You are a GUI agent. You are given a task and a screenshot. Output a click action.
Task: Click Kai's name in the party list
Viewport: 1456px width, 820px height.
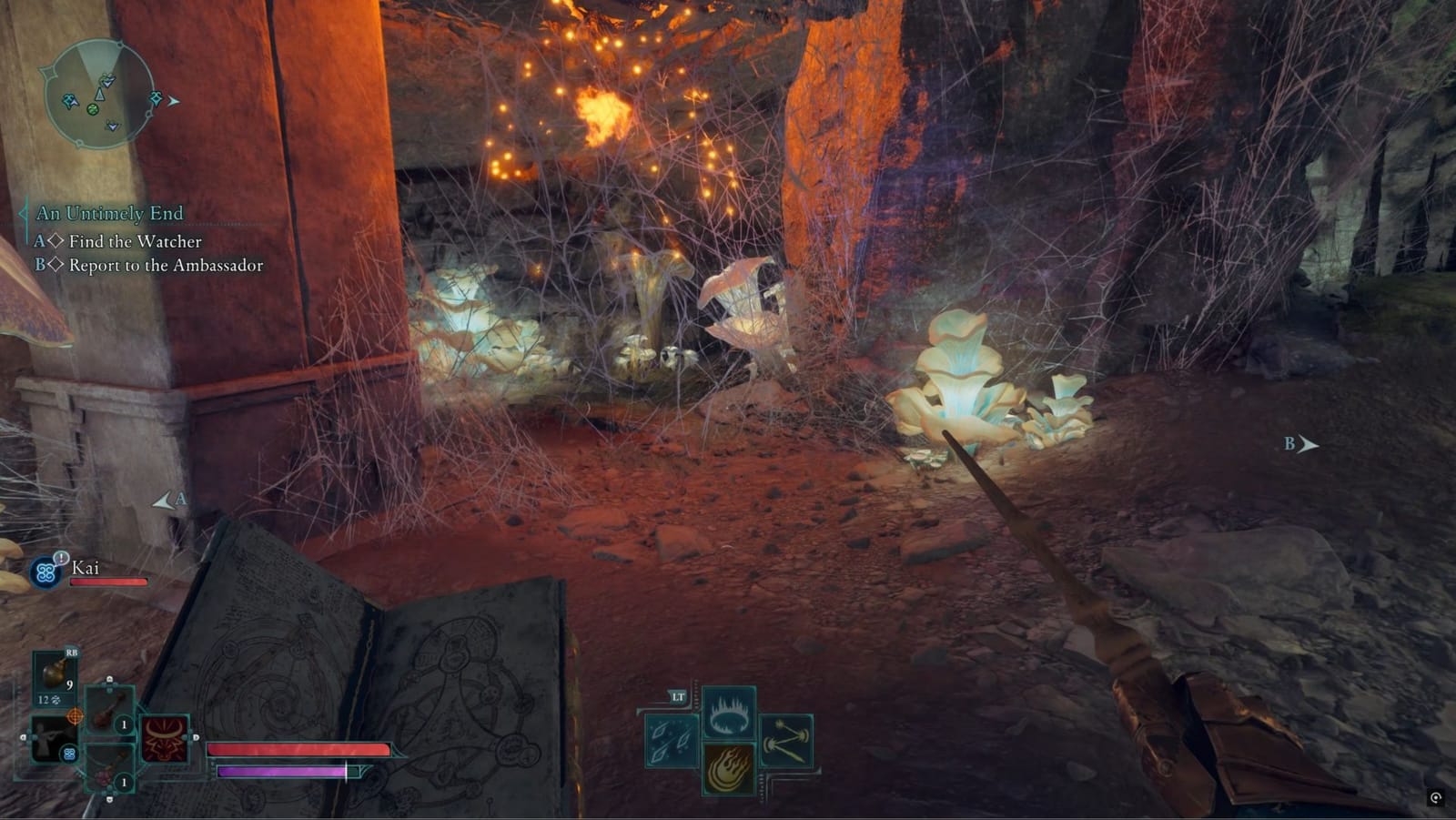(86, 567)
